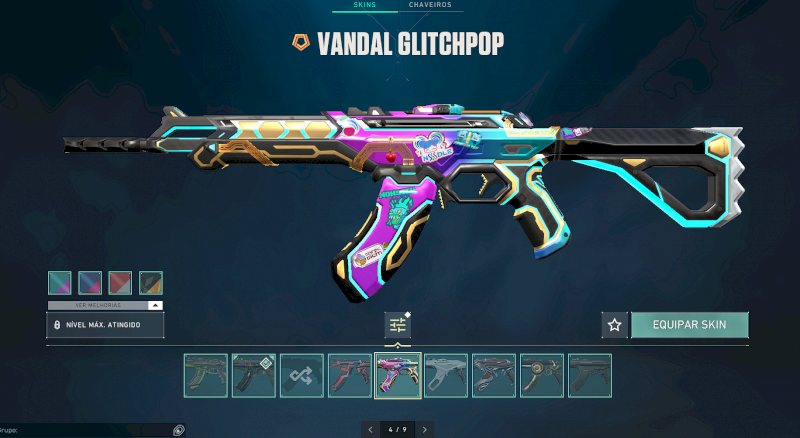This screenshot has width=800, height=438.
Task: Go to the next skin page arrow
Action: [x=425, y=429]
